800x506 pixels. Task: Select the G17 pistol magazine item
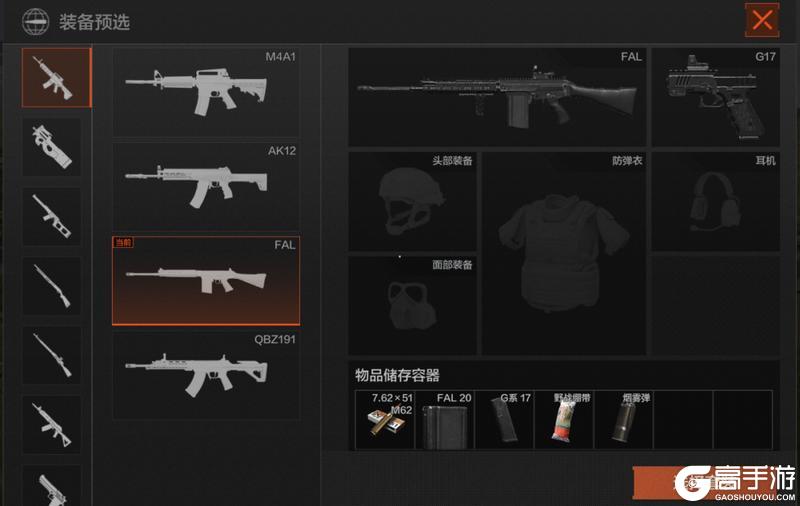504,420
